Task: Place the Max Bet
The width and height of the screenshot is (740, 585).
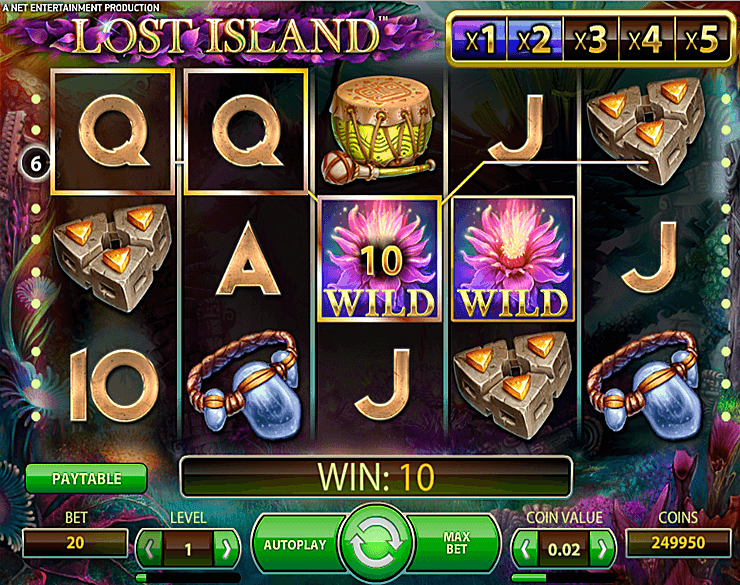Action: tap(456, 545)
